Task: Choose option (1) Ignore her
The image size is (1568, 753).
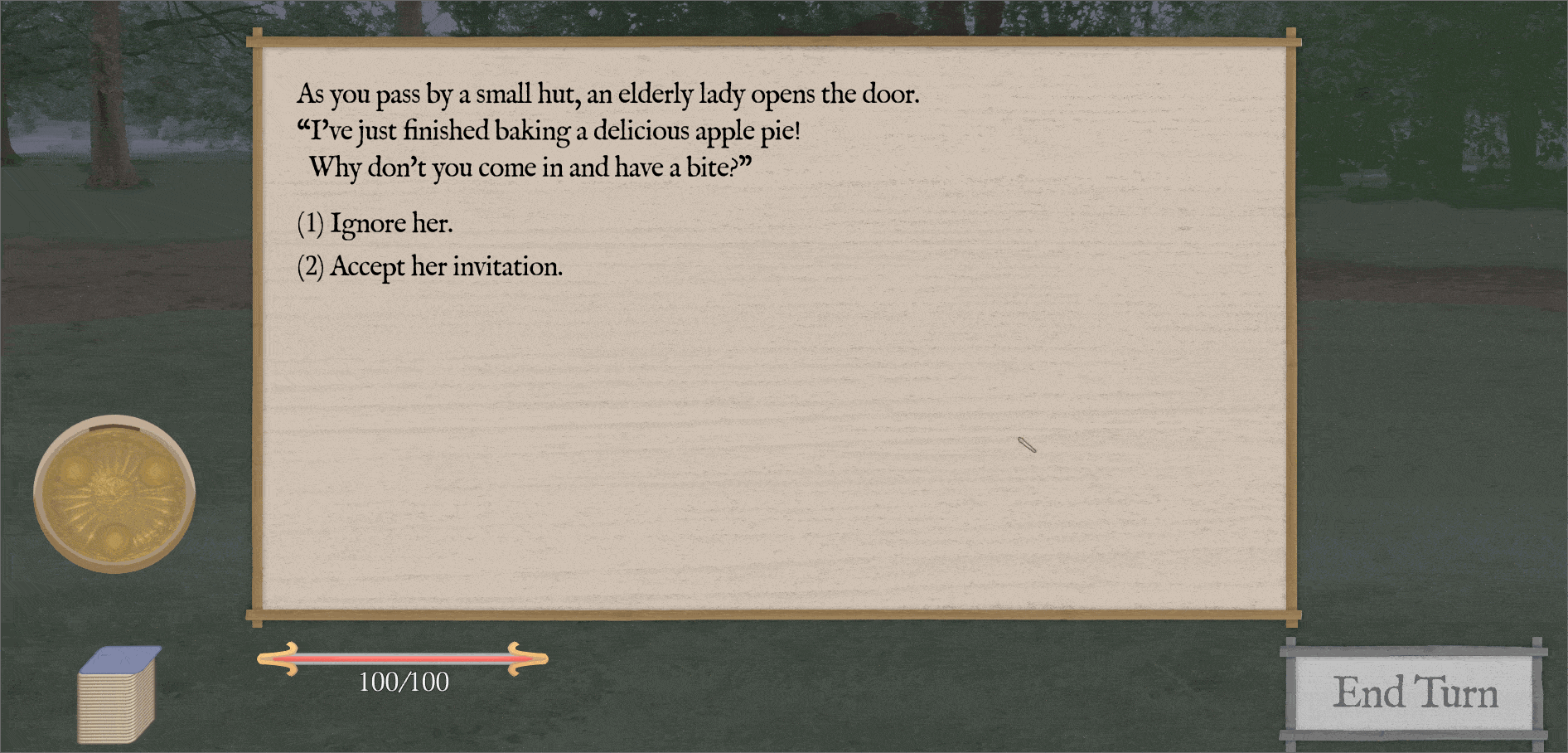Action: (375, 222)
